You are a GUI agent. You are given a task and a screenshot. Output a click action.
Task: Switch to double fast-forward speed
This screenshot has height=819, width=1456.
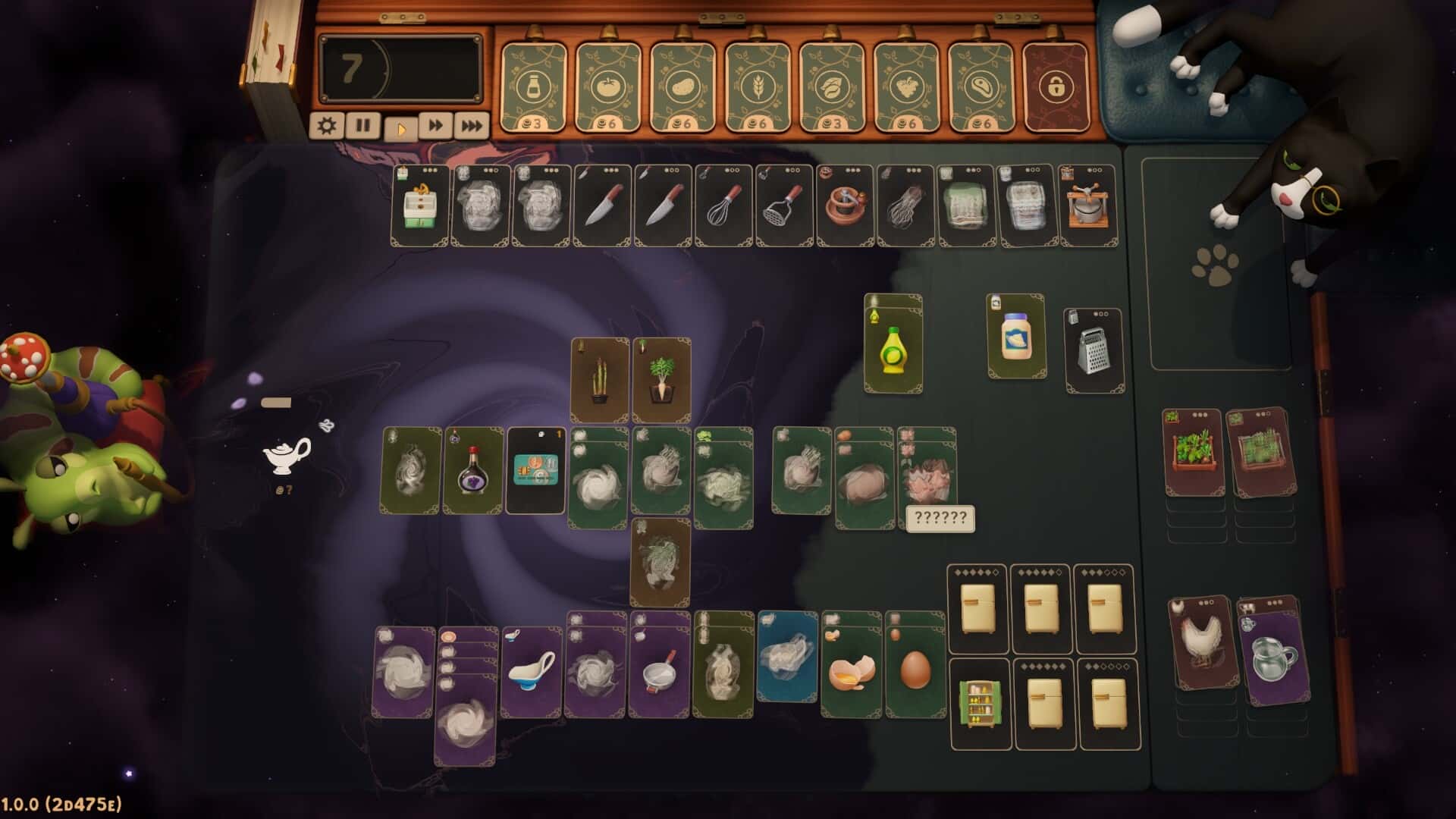[435, 125]
